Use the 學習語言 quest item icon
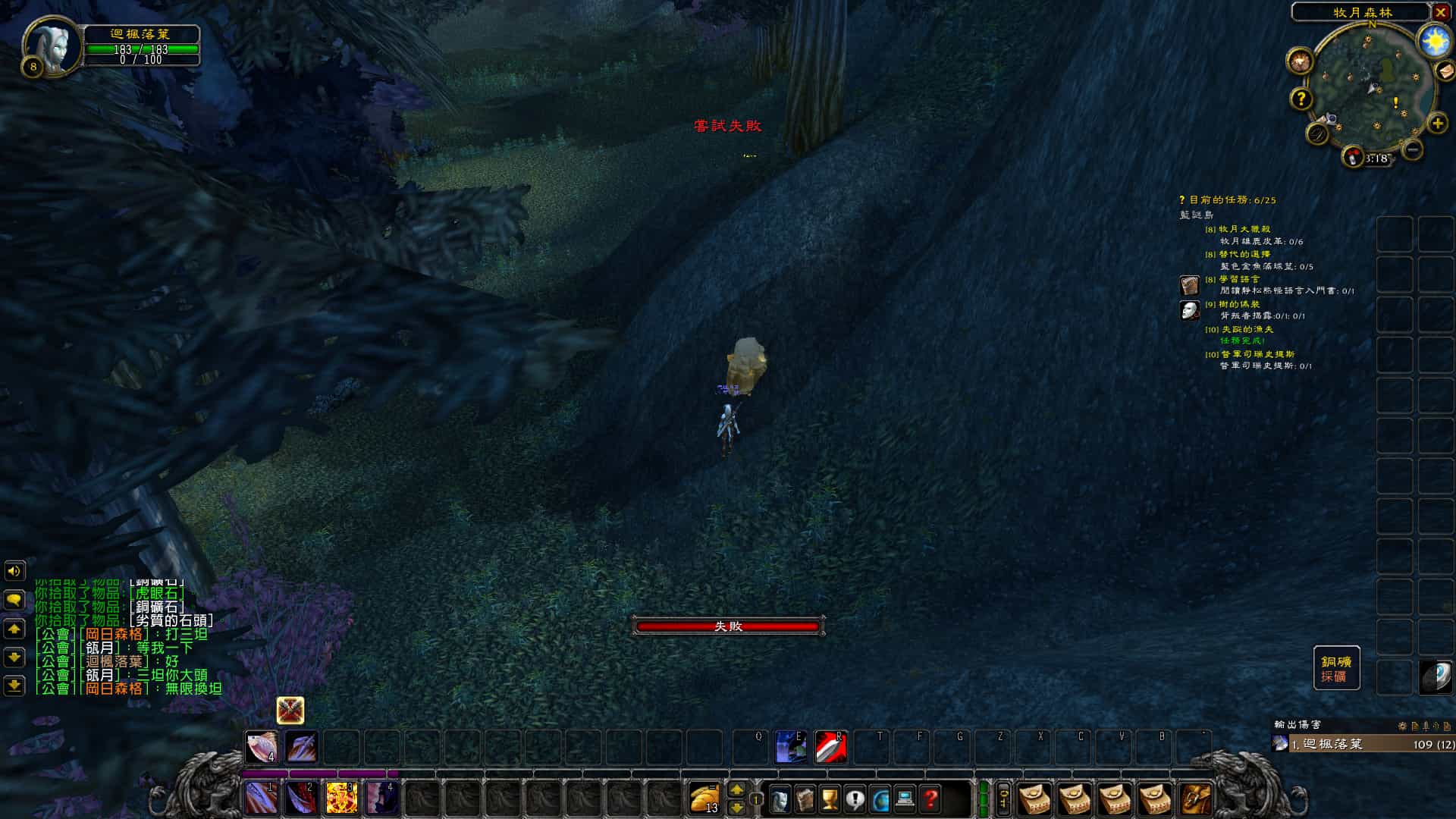 [1190, 285]
